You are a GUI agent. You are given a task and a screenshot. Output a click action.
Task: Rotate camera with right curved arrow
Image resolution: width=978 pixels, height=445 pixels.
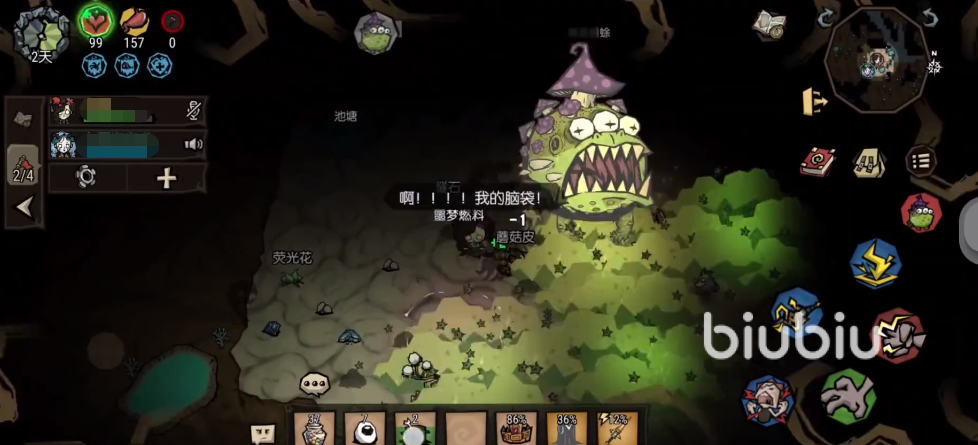(x=929, y=18)
